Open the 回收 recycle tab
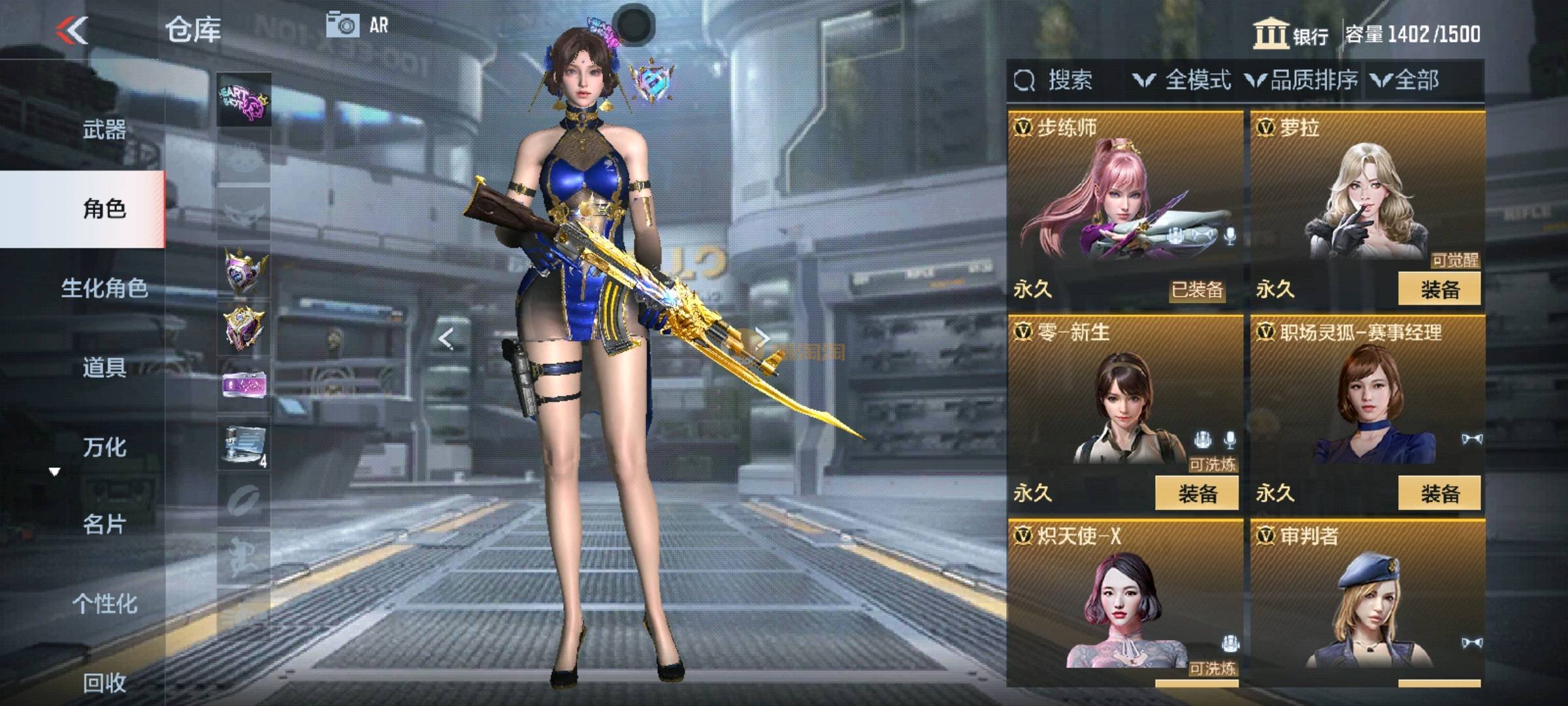Screen dimensions: 1568x706 104,682
